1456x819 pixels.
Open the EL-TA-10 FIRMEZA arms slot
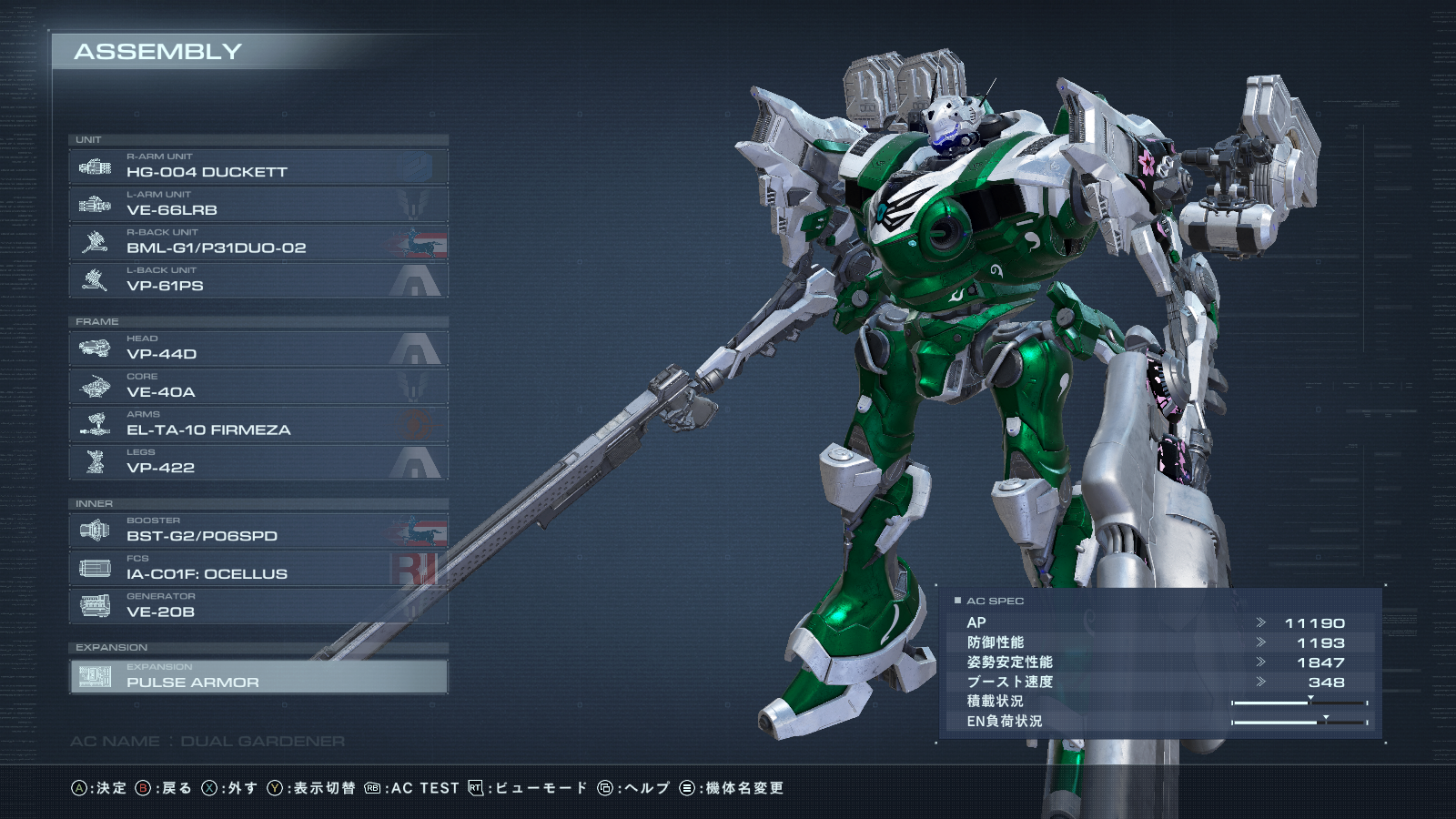(x=258, y=424)
